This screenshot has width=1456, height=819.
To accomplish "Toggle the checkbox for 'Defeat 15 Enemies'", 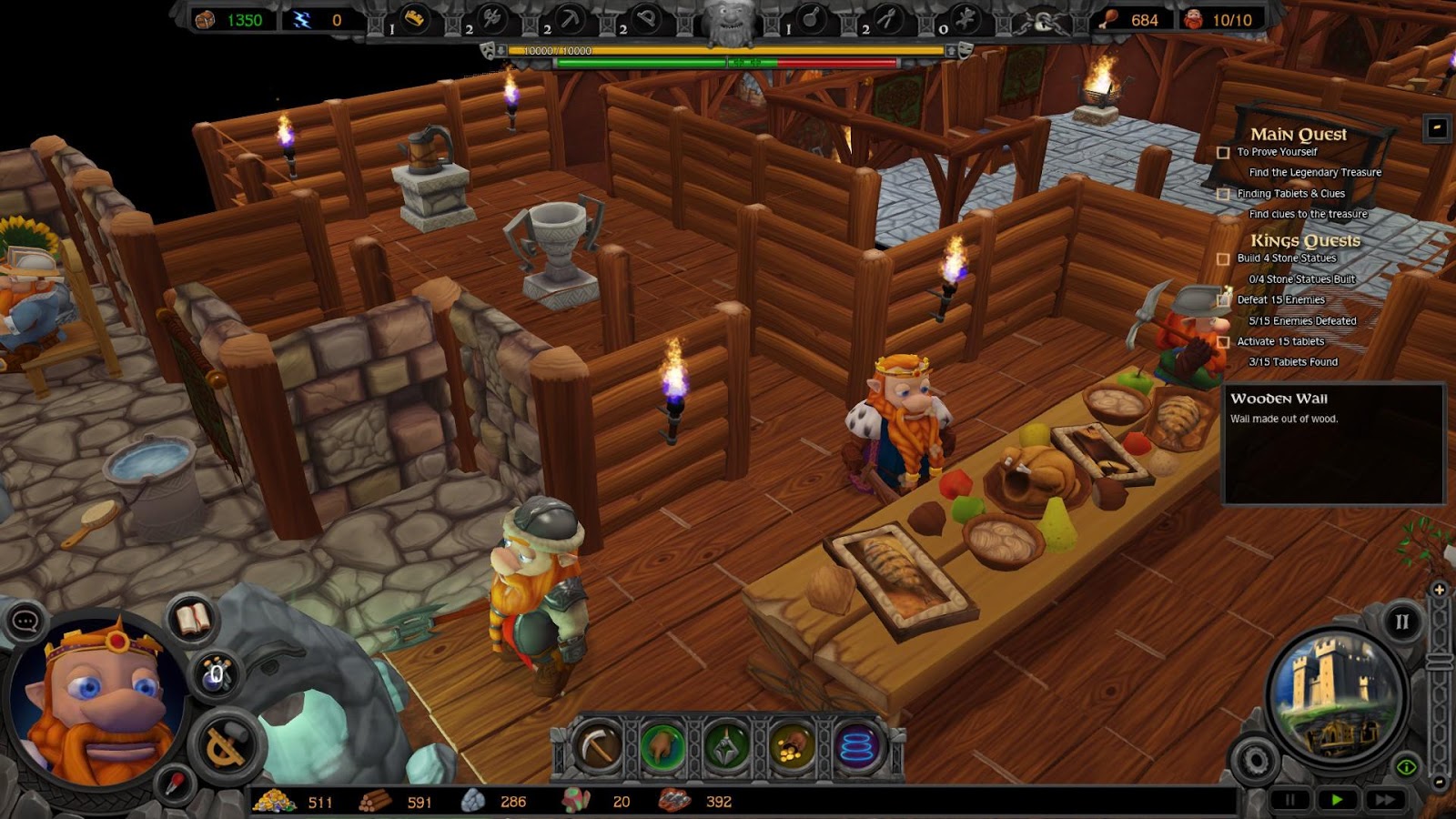I will 1222,300.
